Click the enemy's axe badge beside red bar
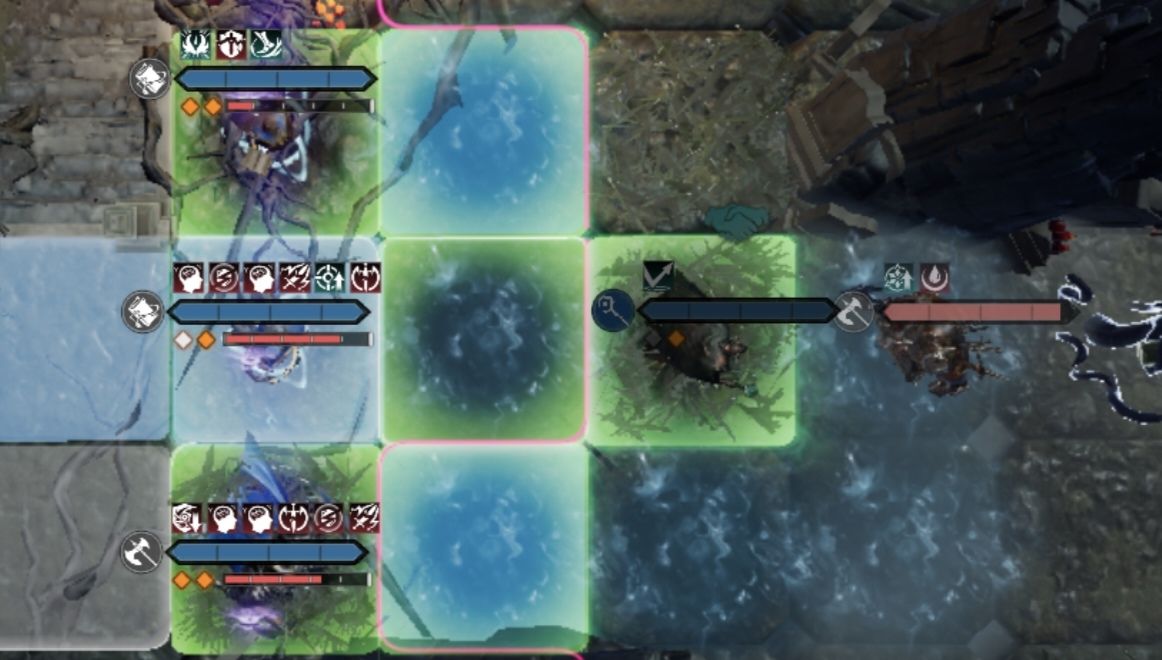 click(853, 311)
